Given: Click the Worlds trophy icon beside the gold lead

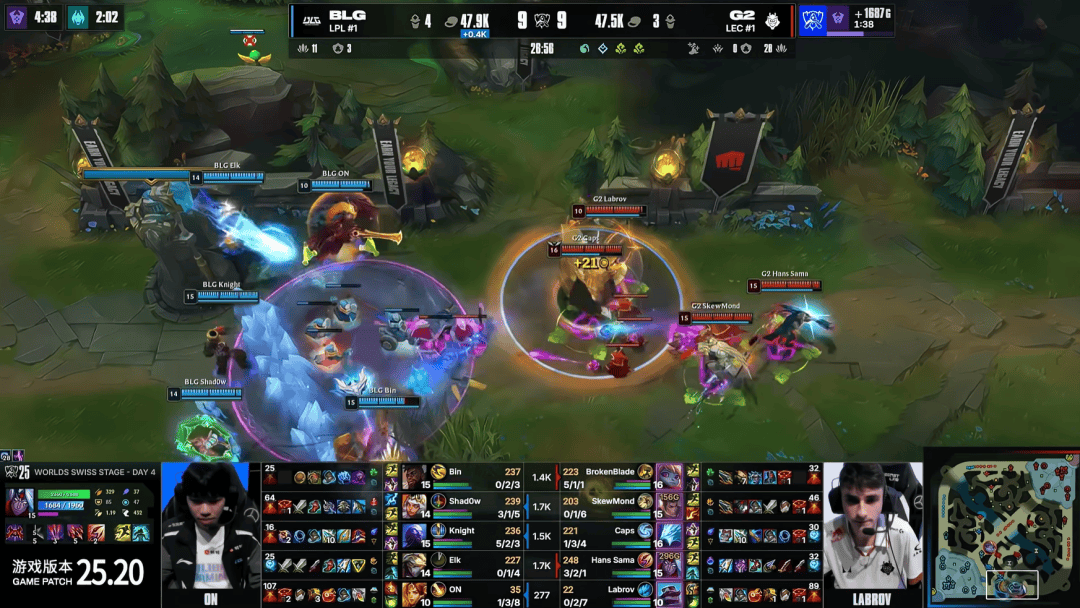Looking at the screenshot, I should point(811,18).
